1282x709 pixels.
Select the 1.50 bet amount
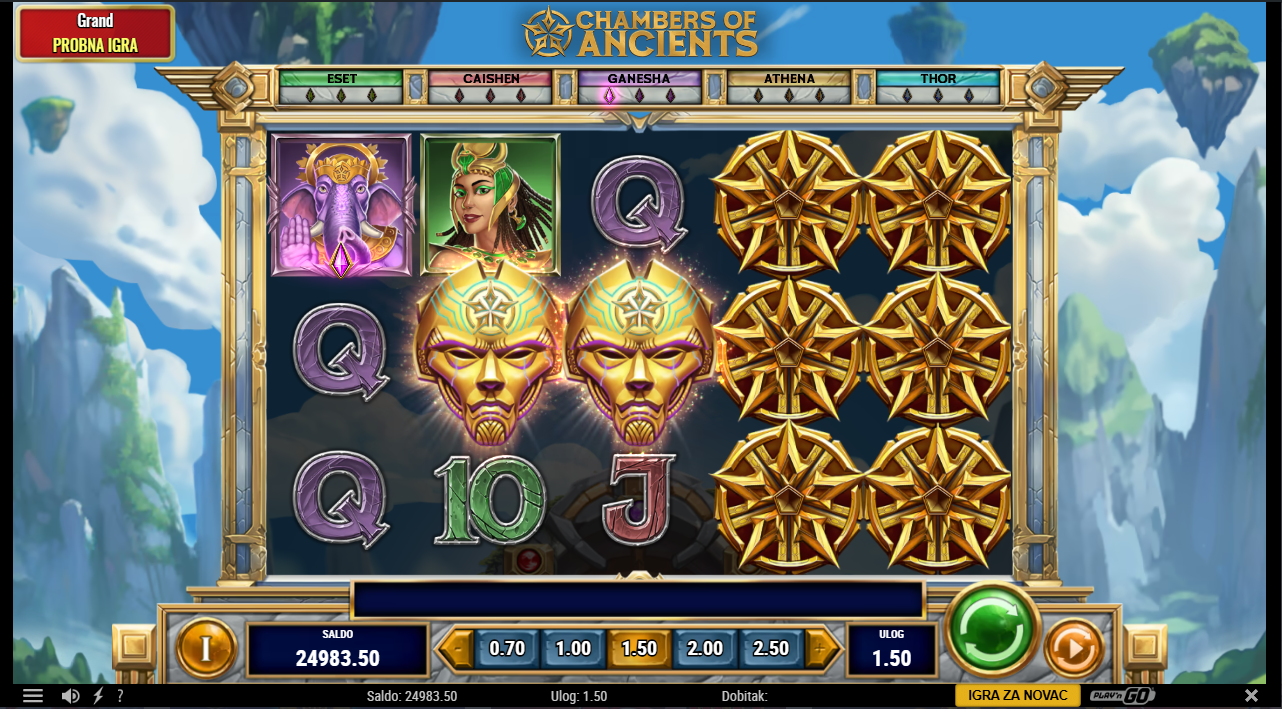click(x=639, y=649)
